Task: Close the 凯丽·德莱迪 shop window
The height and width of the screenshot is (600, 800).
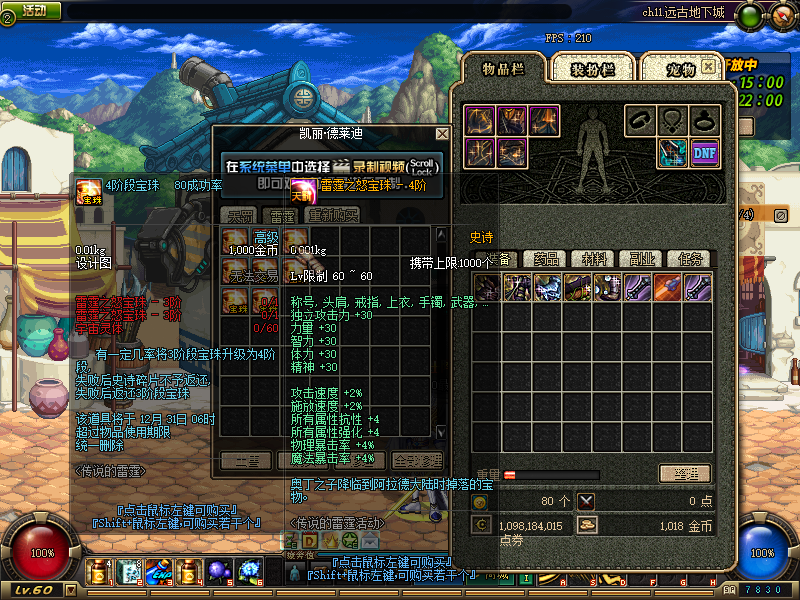Action: tap(442, 133)
